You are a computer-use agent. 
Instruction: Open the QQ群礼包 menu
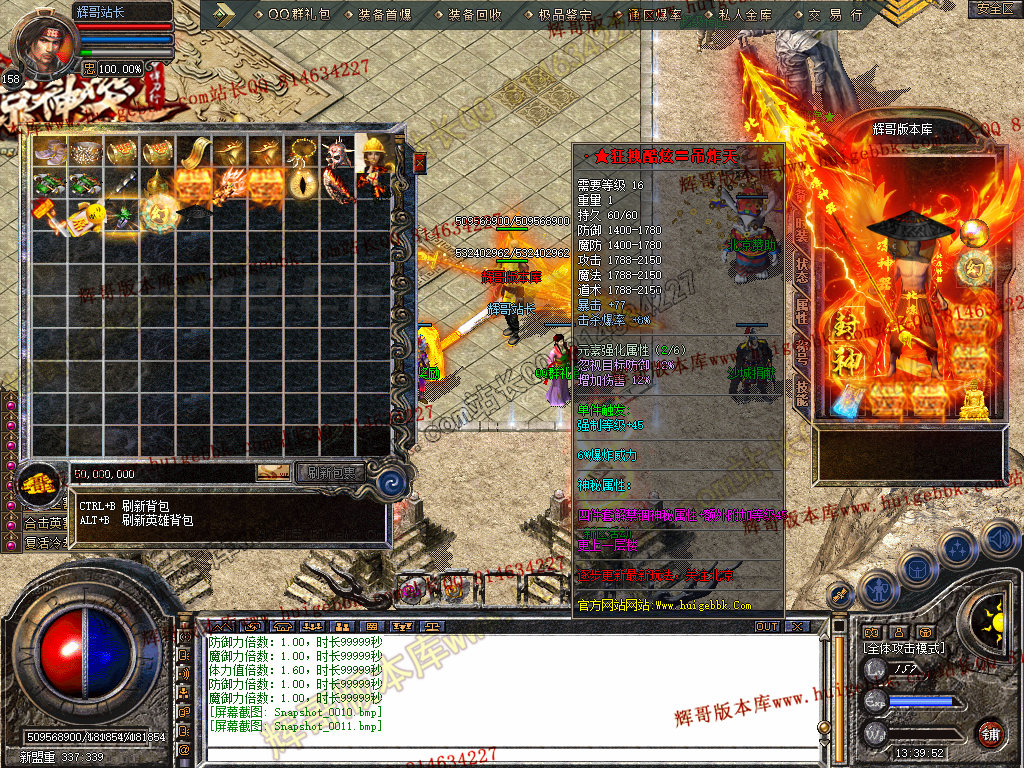coord(299,15)
